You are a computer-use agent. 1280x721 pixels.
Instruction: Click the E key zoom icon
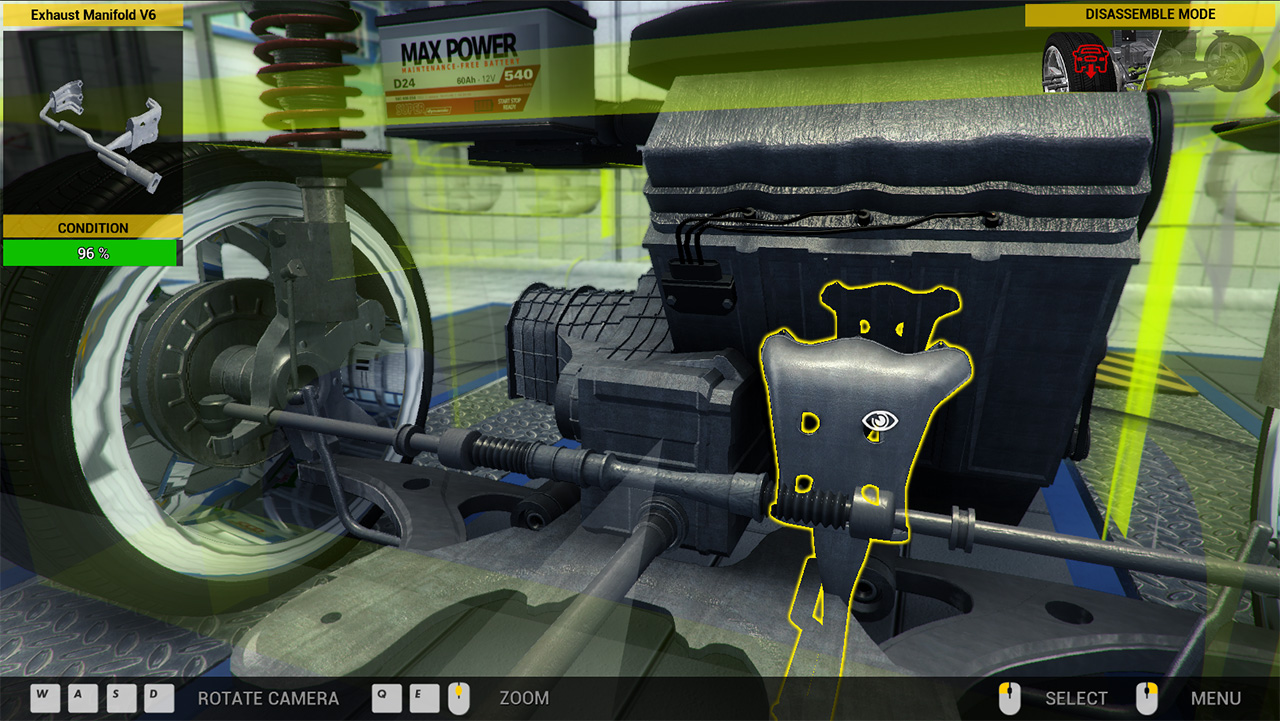tap(423, 698)
